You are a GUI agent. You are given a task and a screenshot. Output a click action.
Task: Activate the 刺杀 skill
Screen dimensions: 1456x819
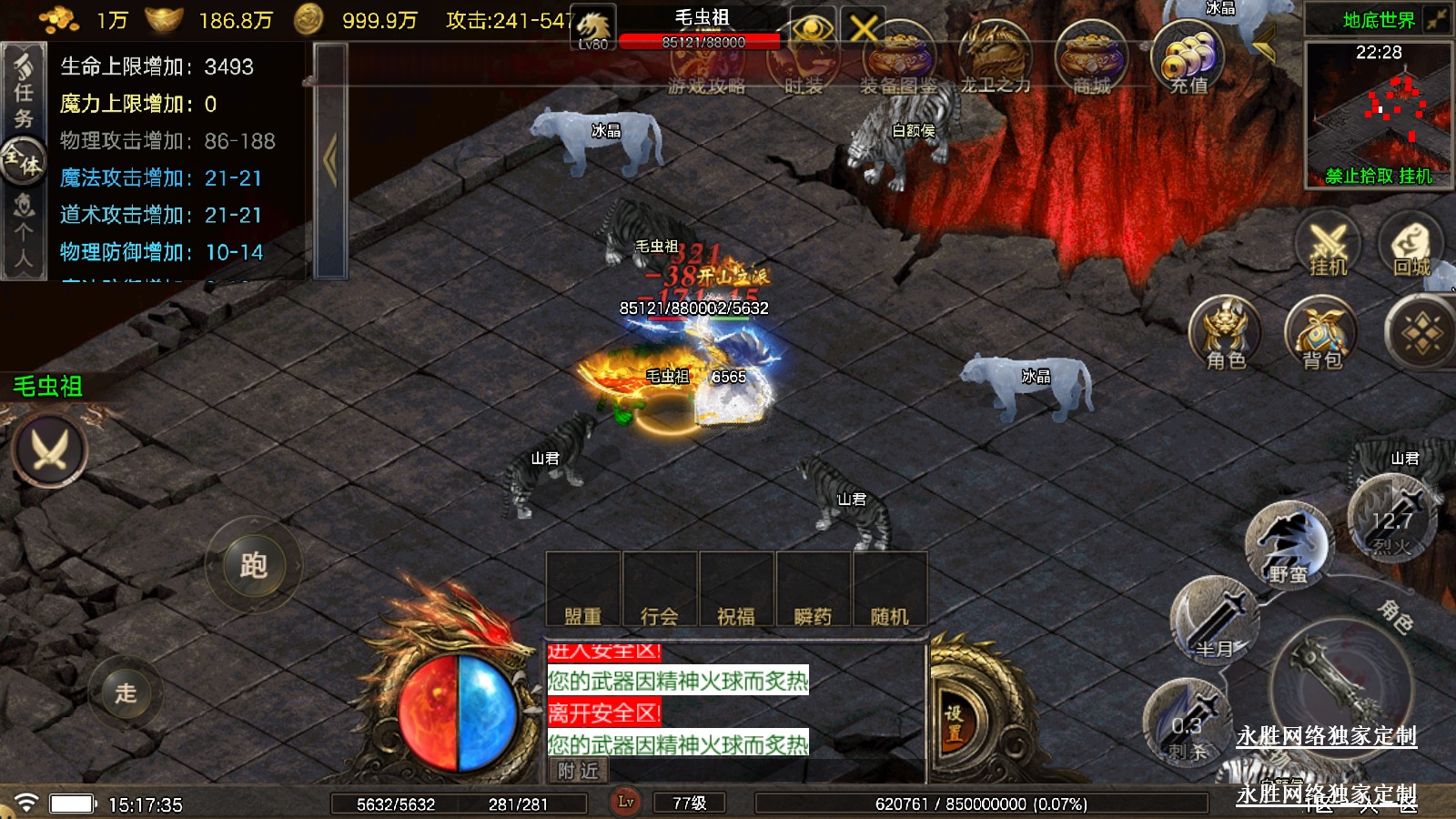click(1187, 724)
